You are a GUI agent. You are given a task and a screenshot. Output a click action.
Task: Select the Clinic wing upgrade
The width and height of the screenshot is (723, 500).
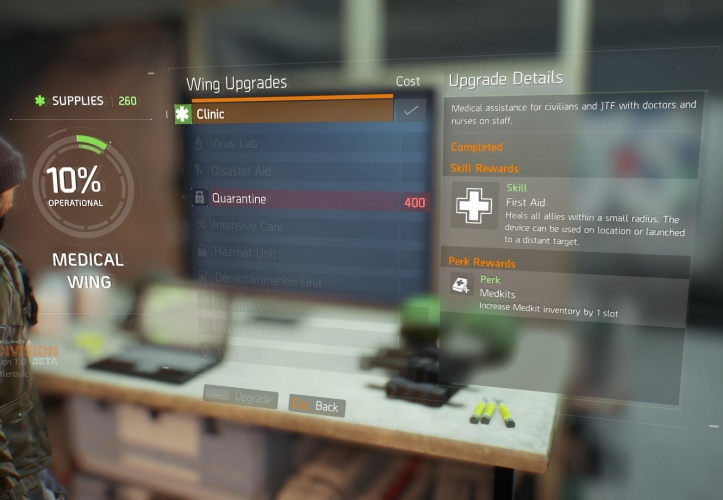pos(290,114)
